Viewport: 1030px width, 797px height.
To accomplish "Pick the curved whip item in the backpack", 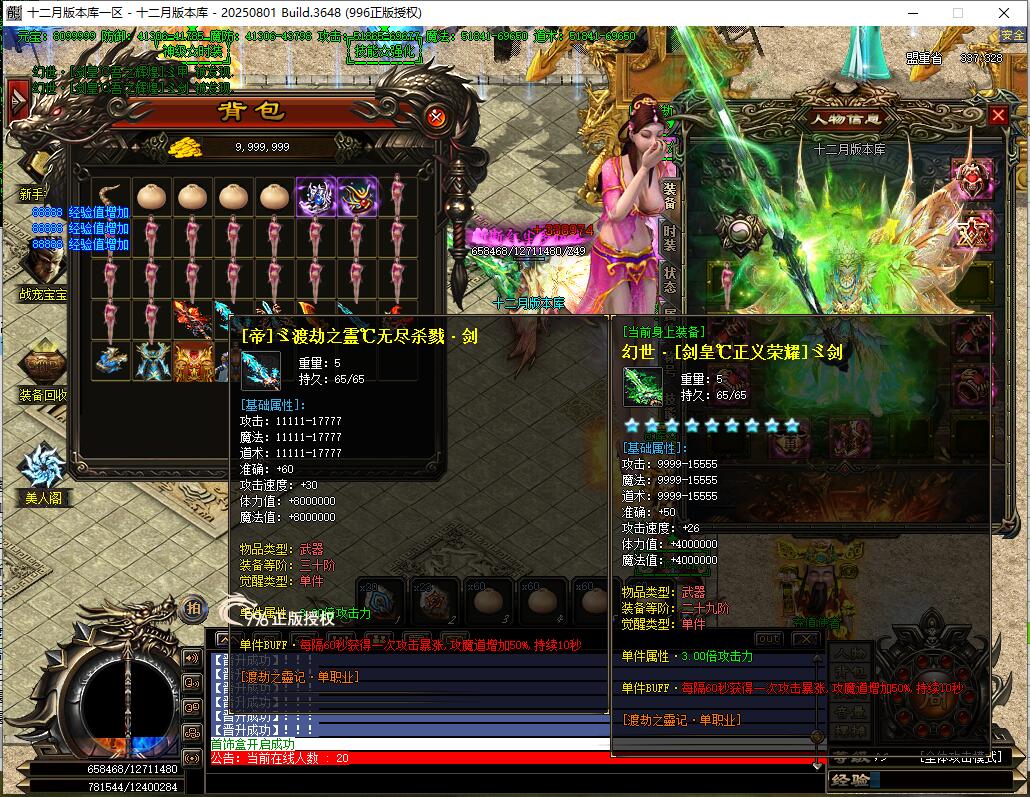I will coord(110,197).
